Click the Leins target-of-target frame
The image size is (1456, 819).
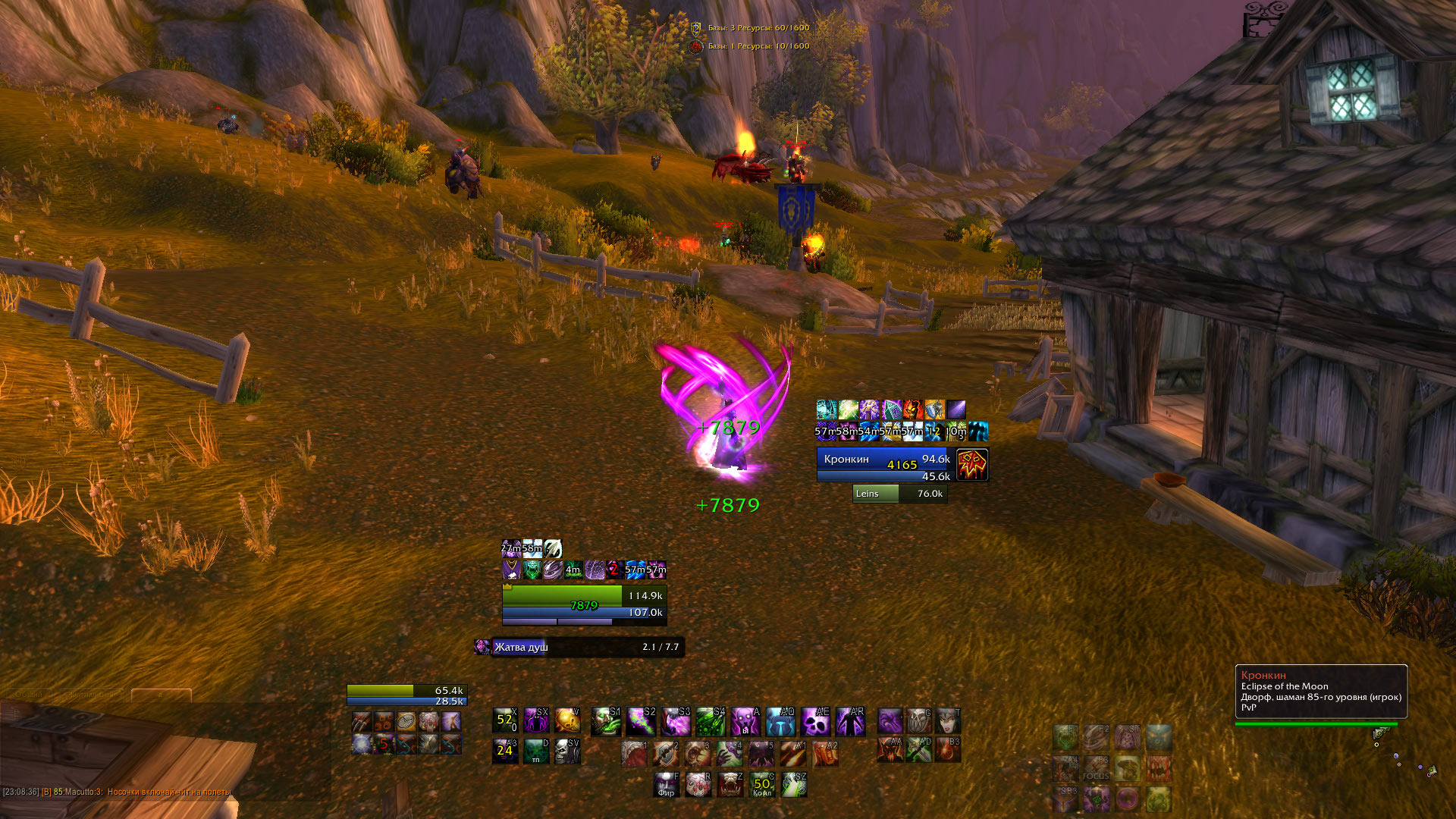899,494
